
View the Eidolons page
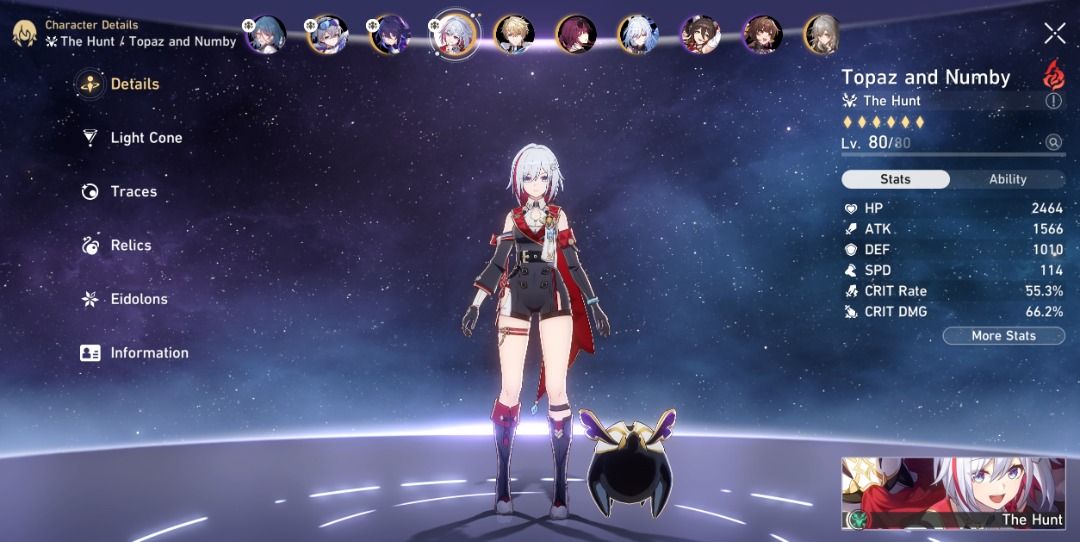coord(138,299)
